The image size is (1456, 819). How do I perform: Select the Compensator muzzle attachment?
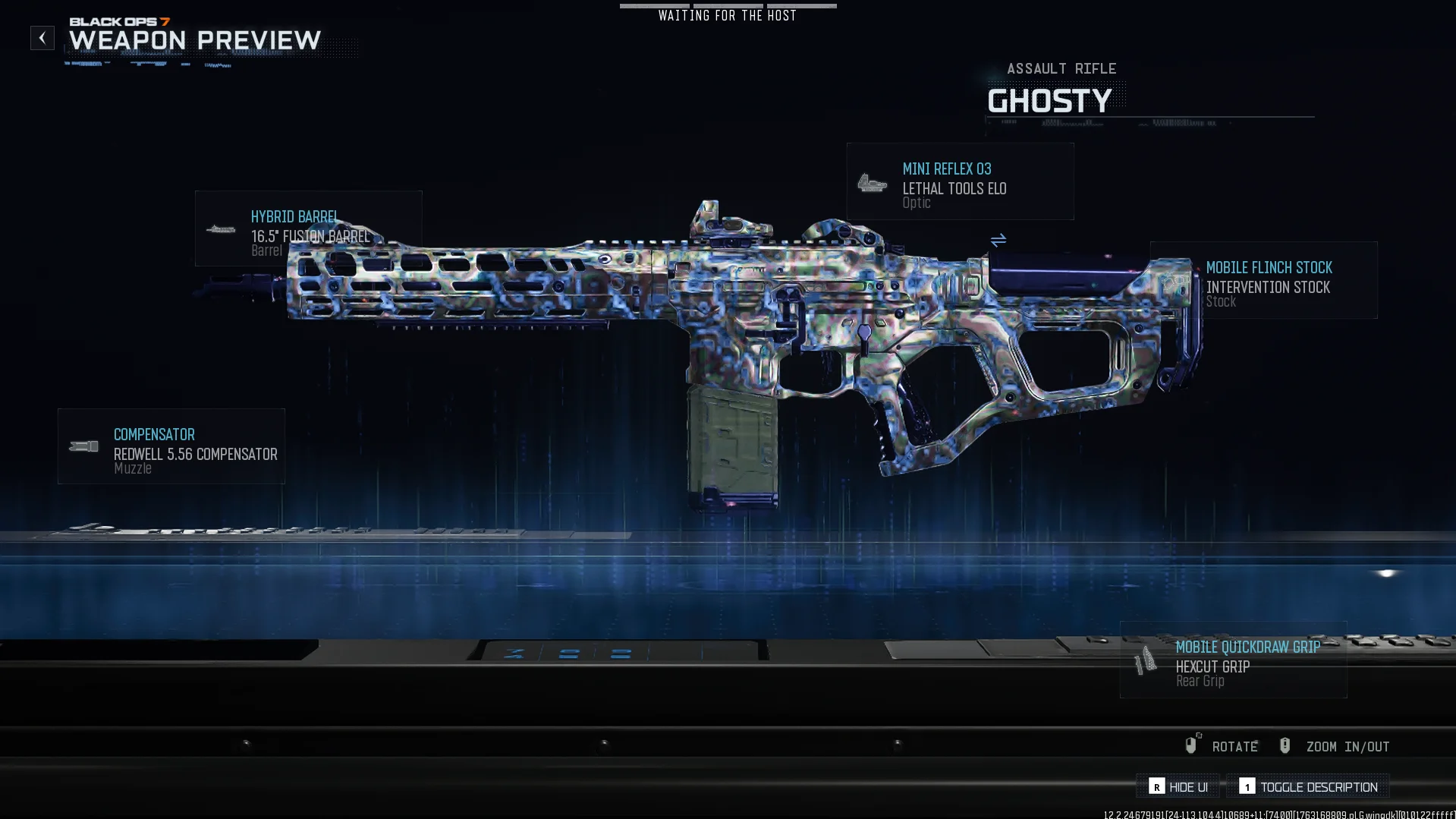171,447
